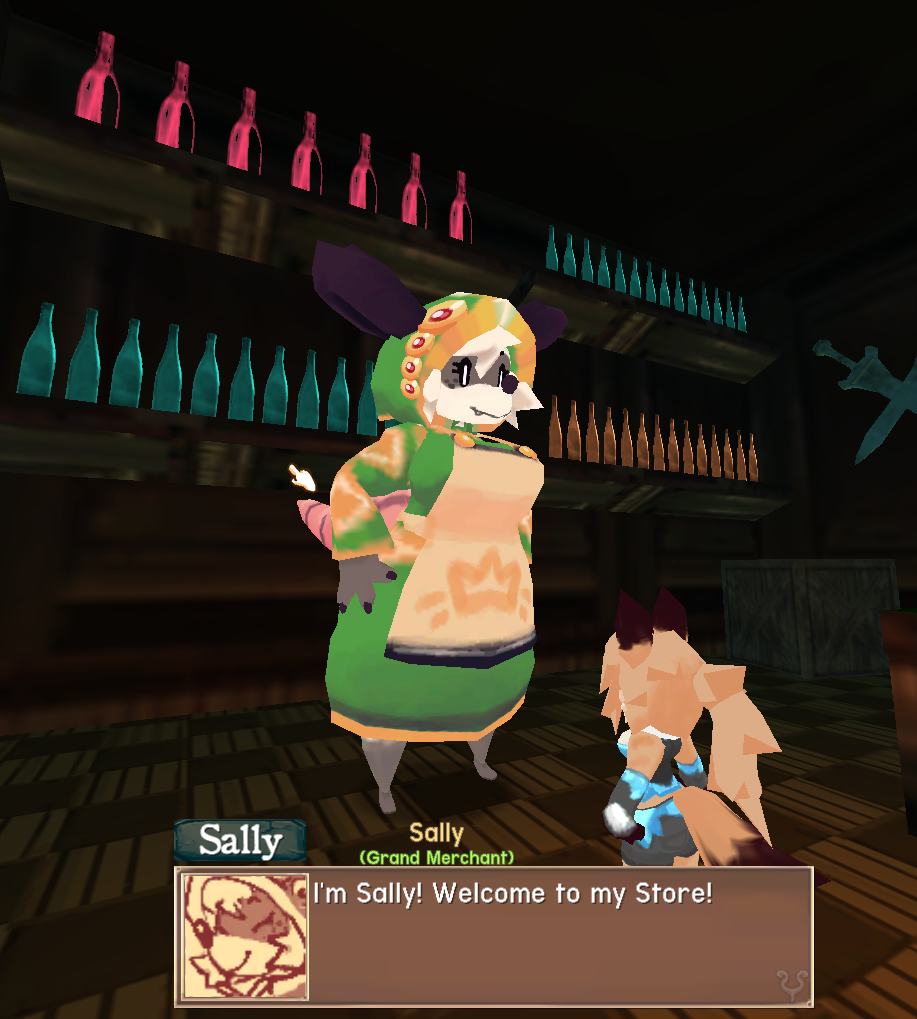Click Sally's welcome dialogue text

[513, 893]
